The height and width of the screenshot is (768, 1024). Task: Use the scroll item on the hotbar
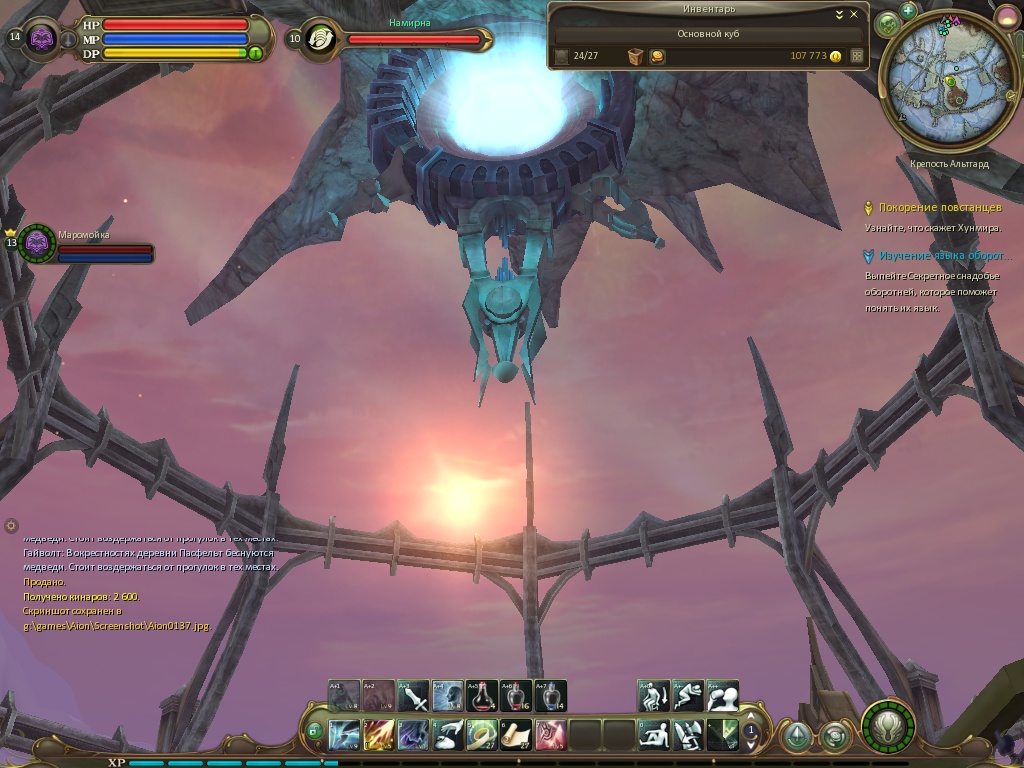(x=516, y=735)
